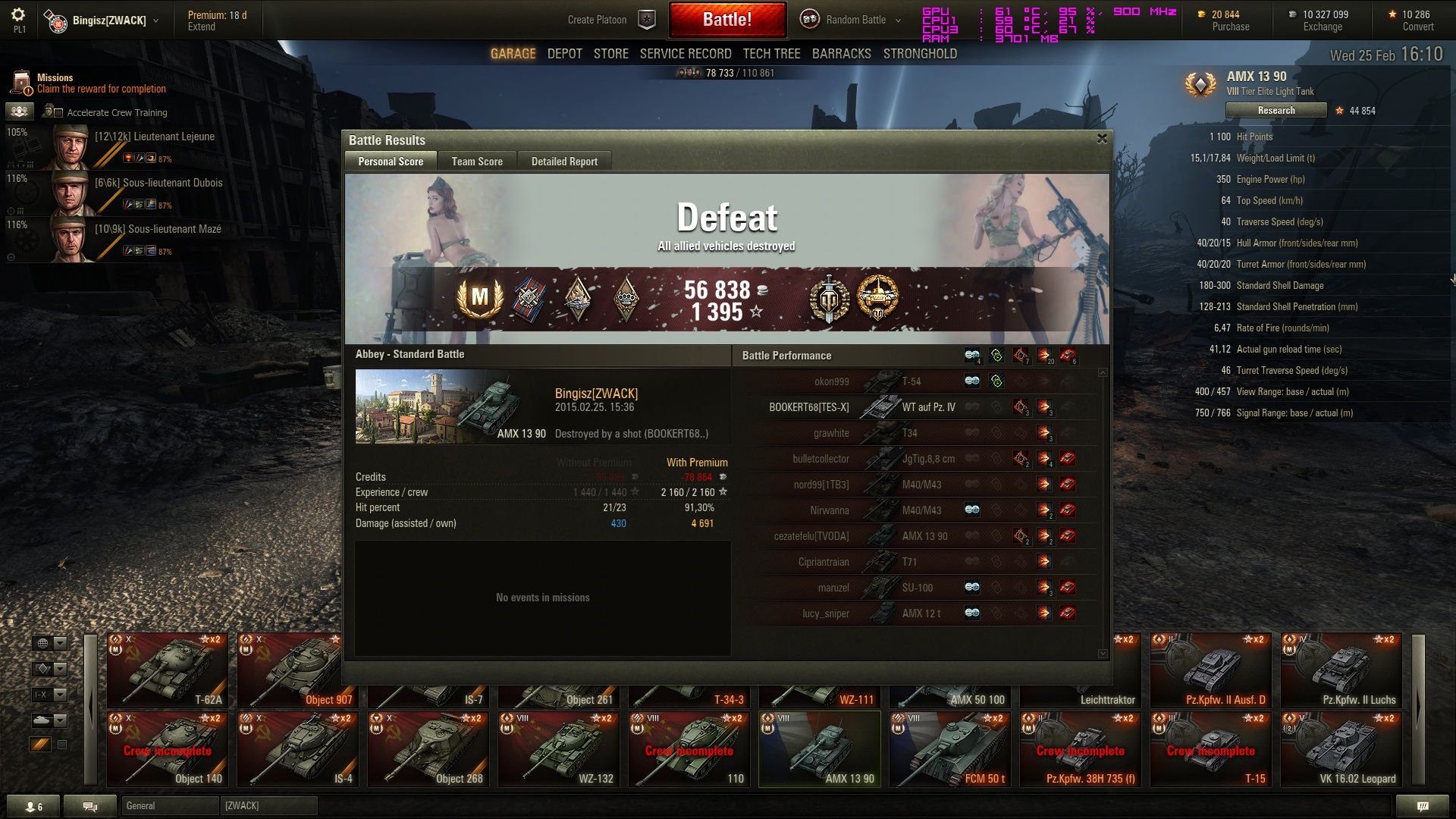
Task: Select the FCM 50 t tank
Action: pos(949,749)
